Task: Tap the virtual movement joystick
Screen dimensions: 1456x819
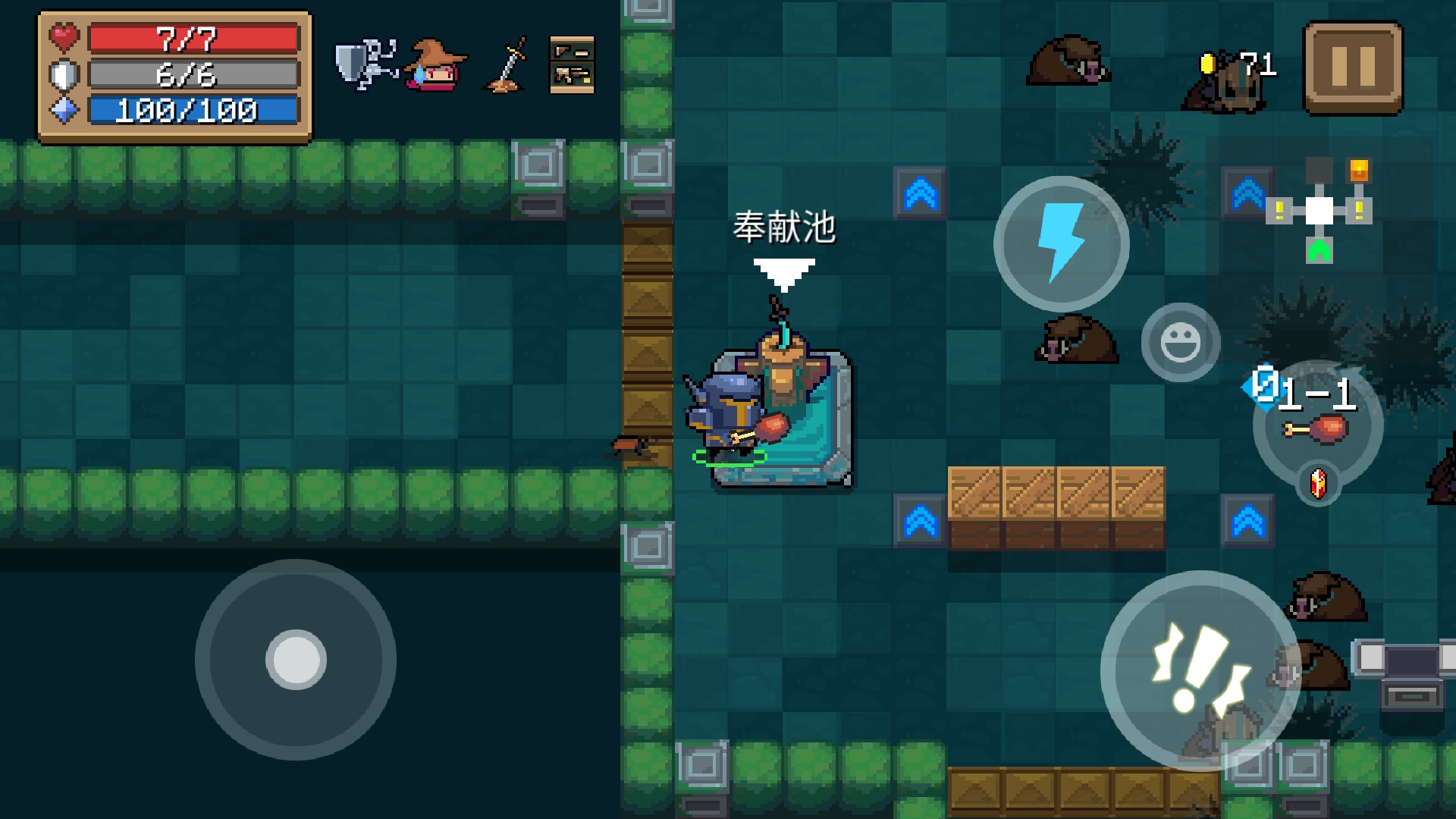Action: (x=296, y=660)
